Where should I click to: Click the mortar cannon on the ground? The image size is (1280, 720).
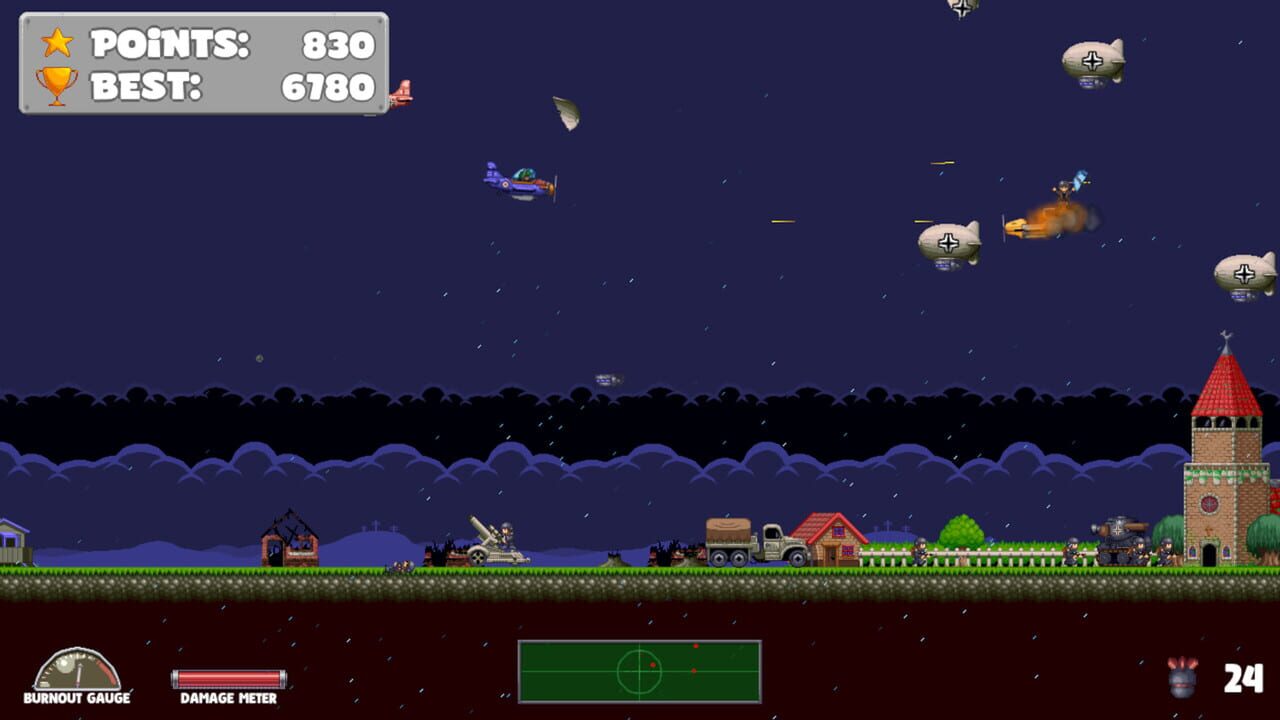492,543
